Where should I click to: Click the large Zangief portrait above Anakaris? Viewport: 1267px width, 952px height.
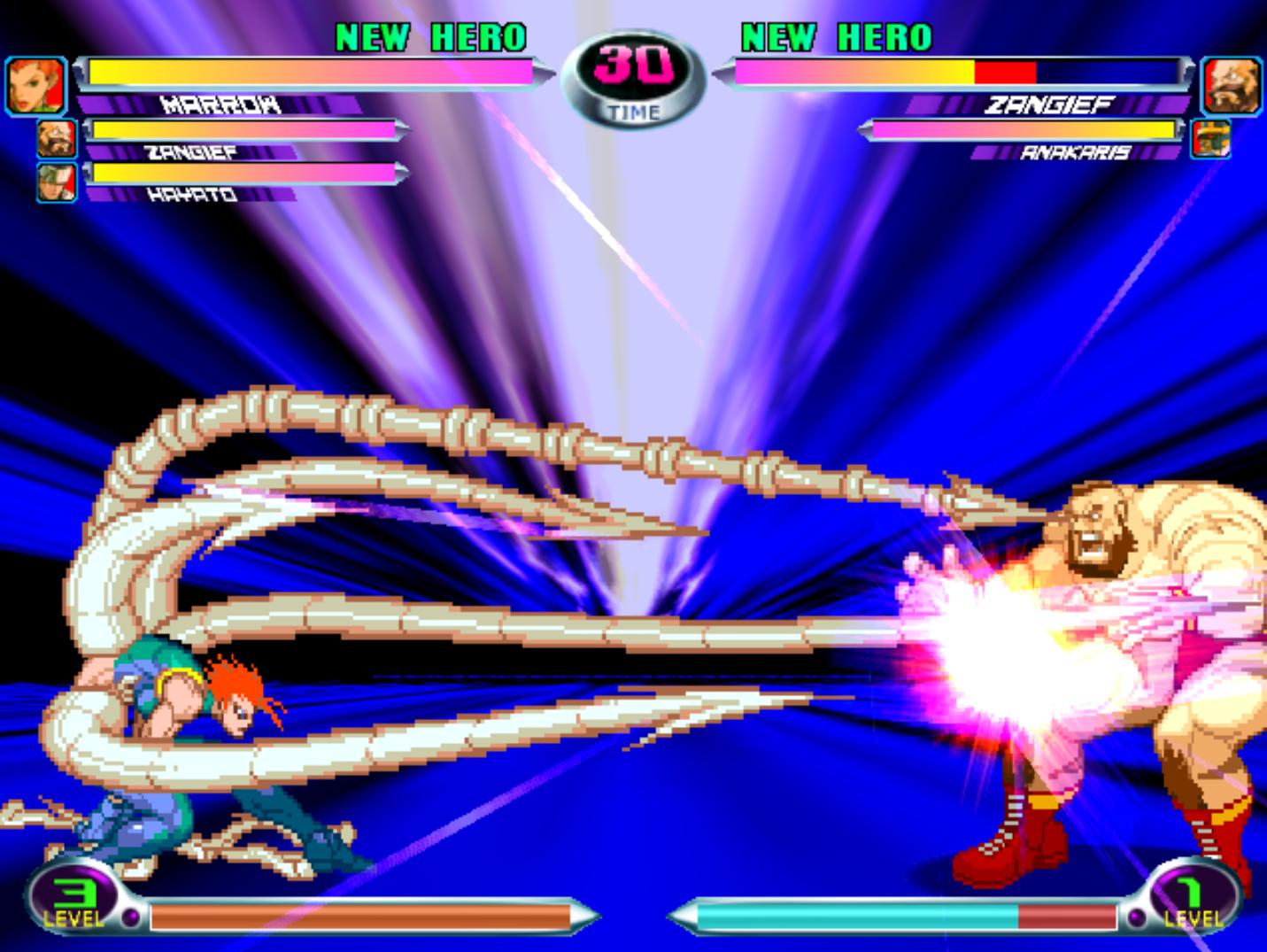(x=1232, y=87)
